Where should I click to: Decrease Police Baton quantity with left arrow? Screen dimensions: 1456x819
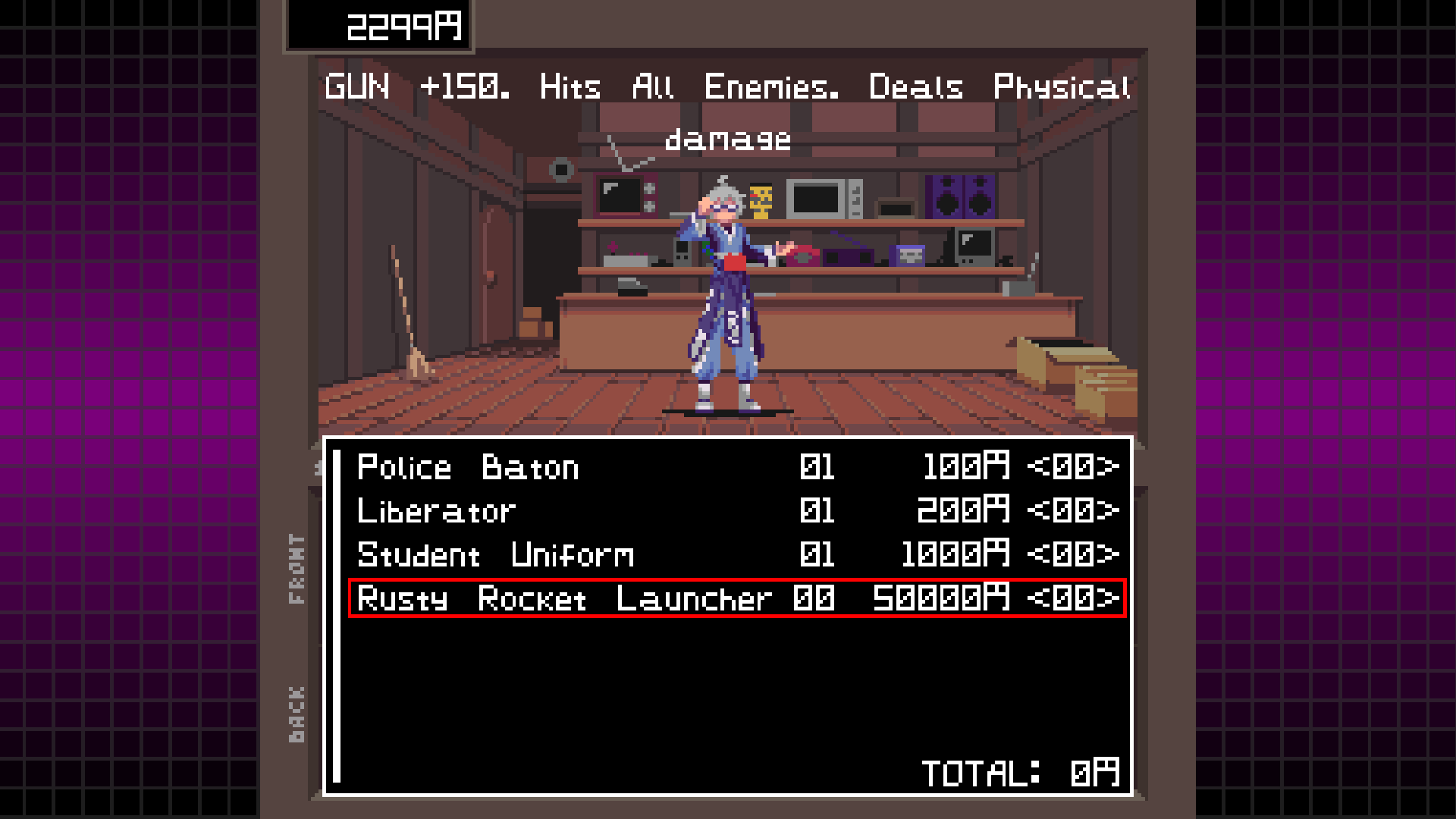click(1037, 467)
